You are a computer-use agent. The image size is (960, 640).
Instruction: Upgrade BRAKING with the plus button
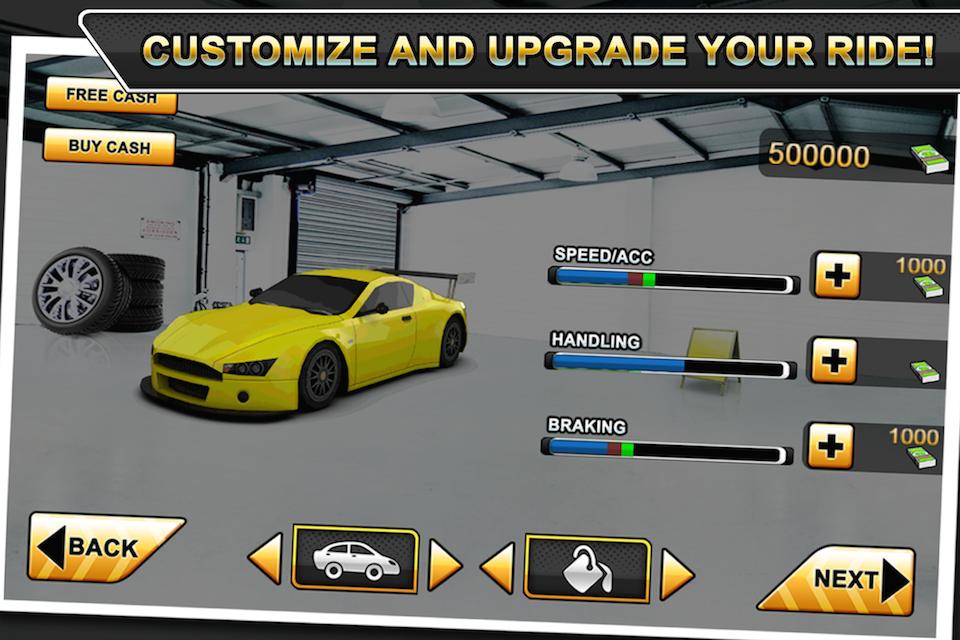click(830, 446)
